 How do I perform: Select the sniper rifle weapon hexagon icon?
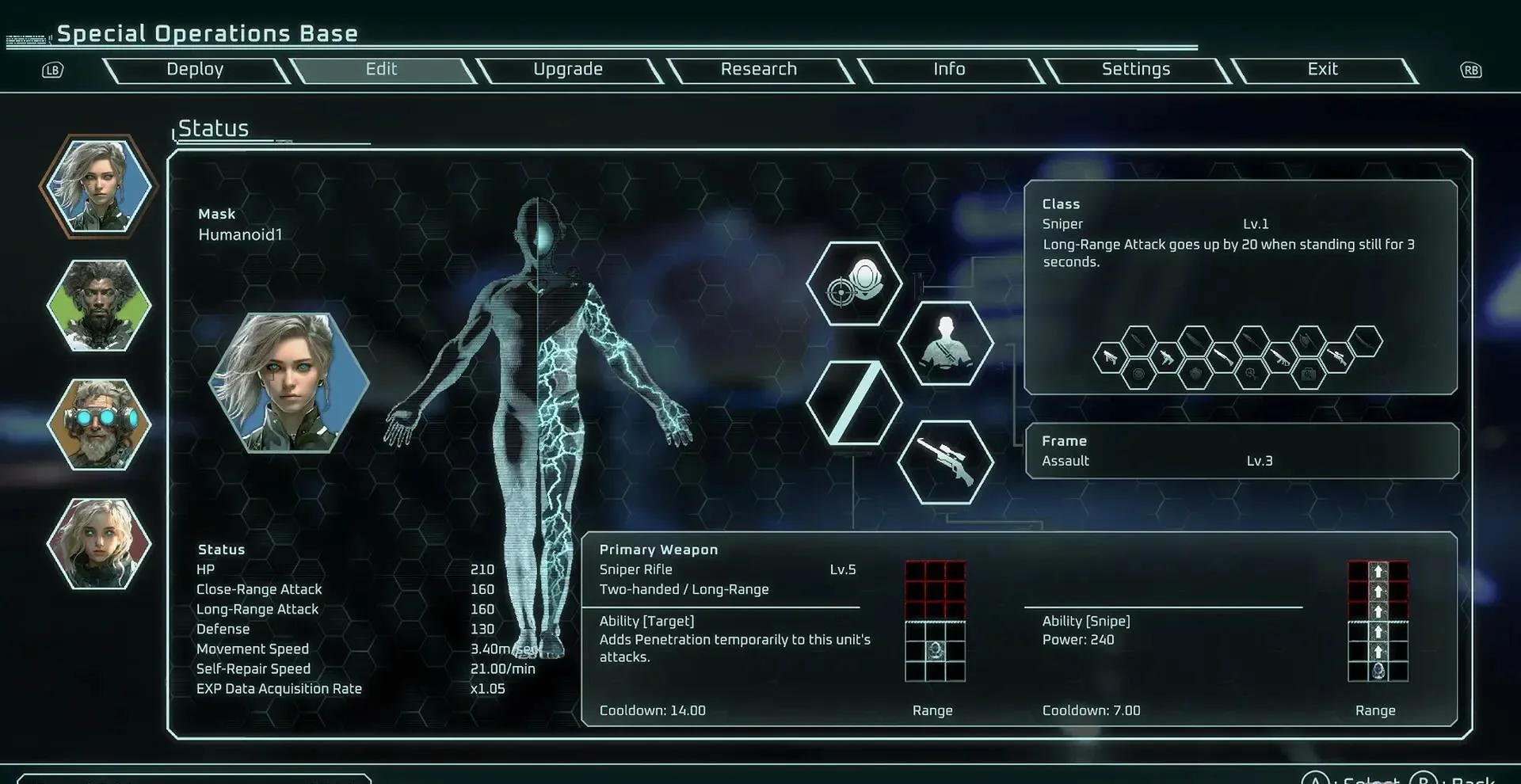[x=946, y=460]
